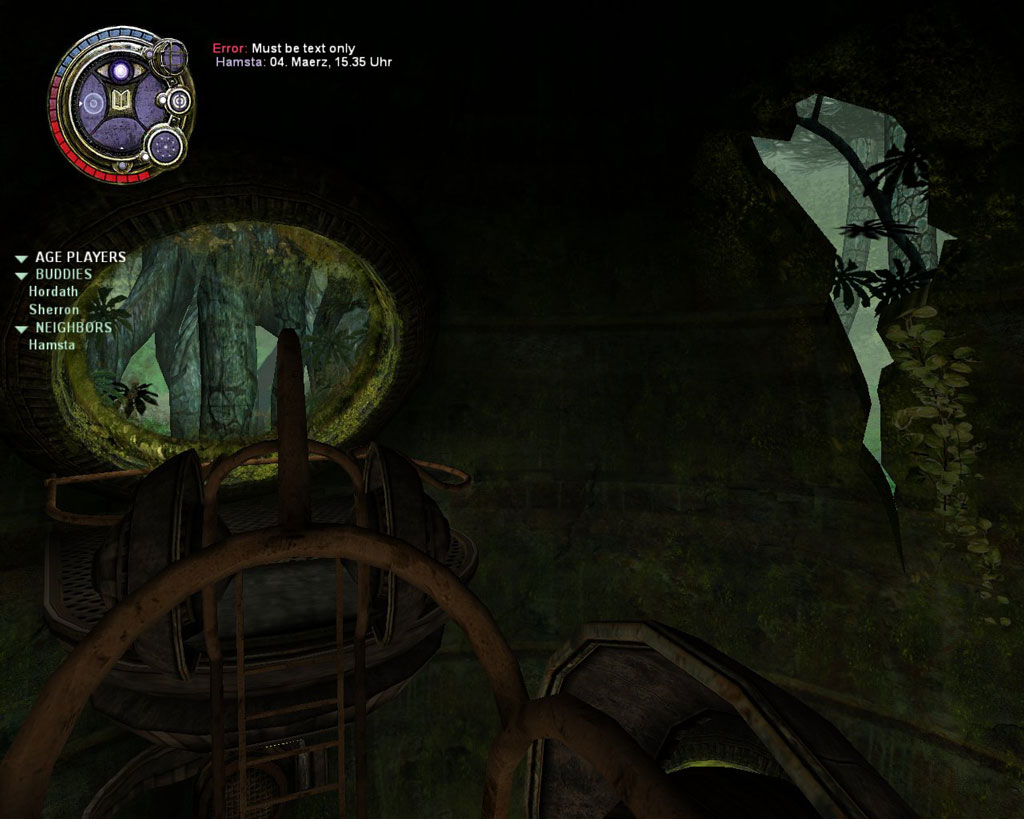Viewport: 1024px width, 819px height.
Task: Select buddy Sherron
Action: click(53, 310)
